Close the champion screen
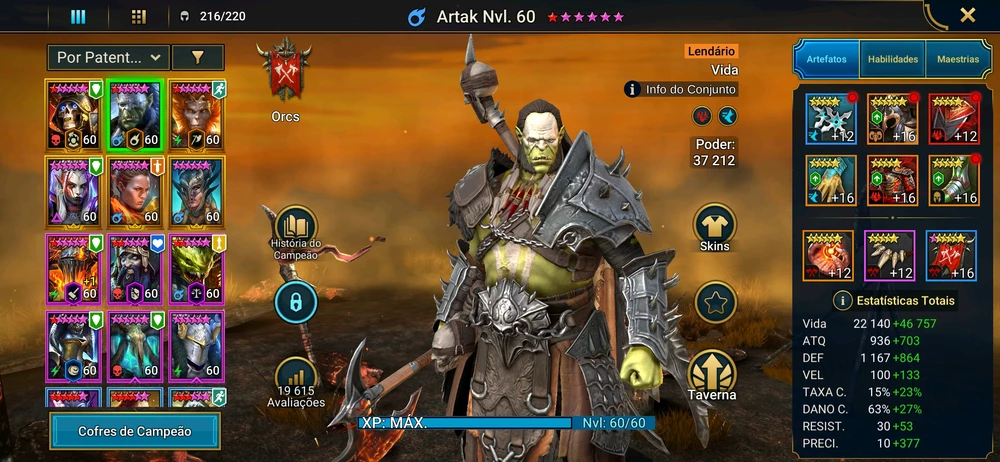 coord(967,15)
